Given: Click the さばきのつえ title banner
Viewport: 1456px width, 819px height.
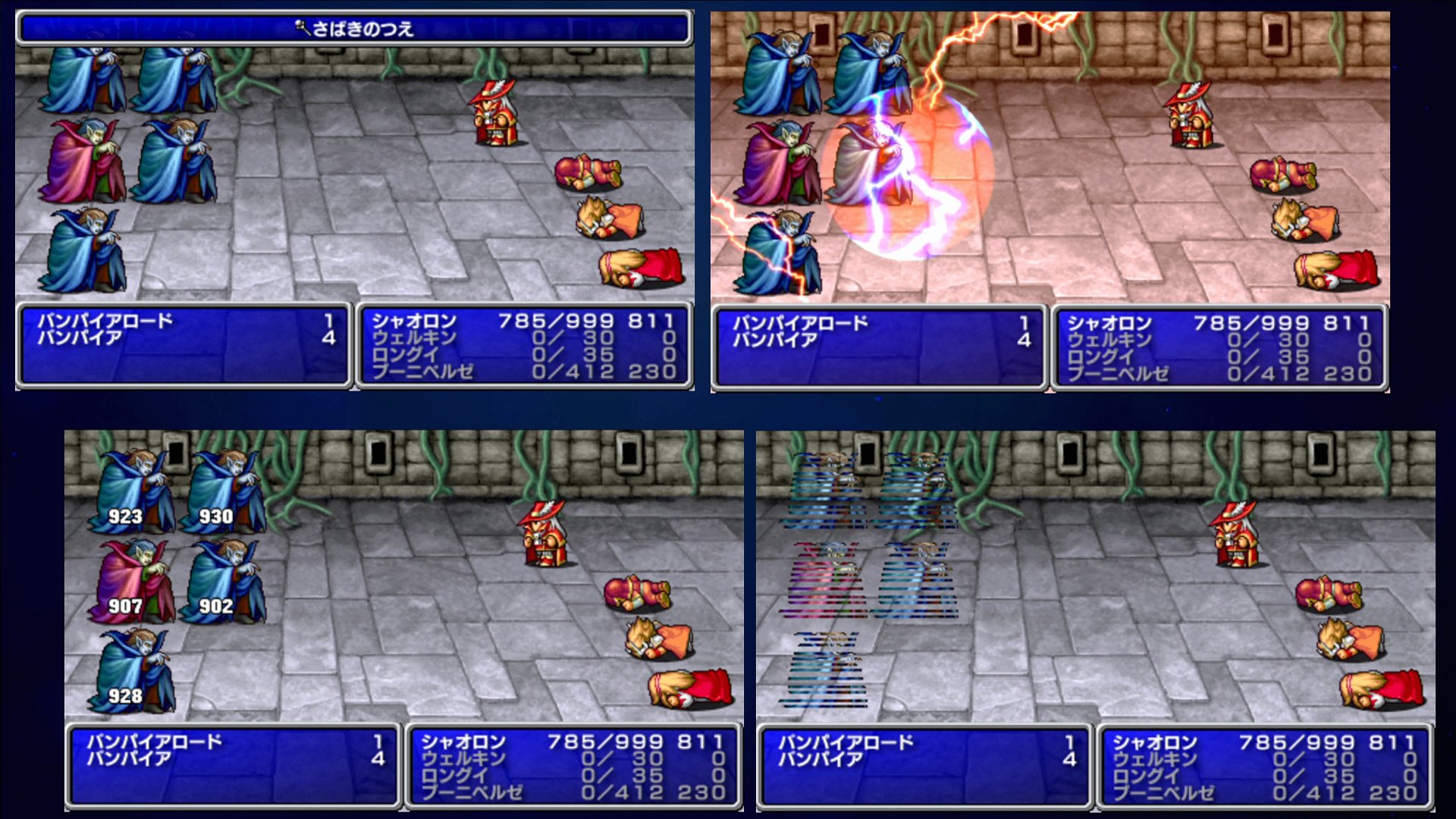Looking at the screenshot, I should 356,30.
